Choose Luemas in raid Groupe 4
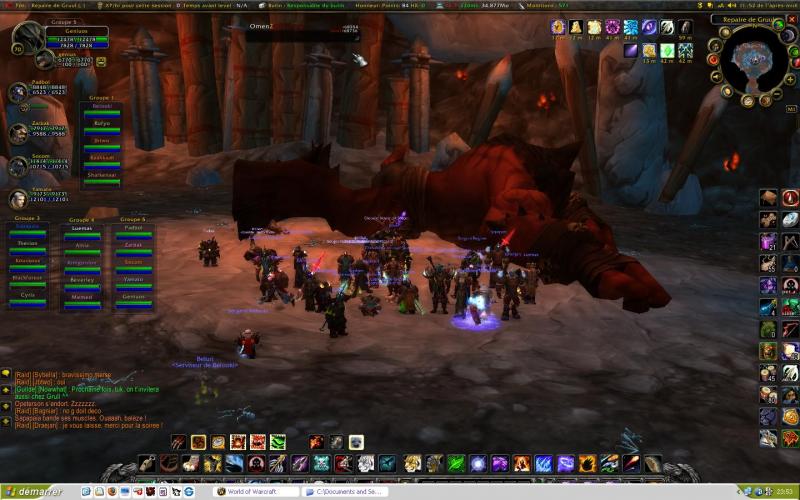Screen dimensions: 800x500 pyautogui.click(x=82, y=229)
